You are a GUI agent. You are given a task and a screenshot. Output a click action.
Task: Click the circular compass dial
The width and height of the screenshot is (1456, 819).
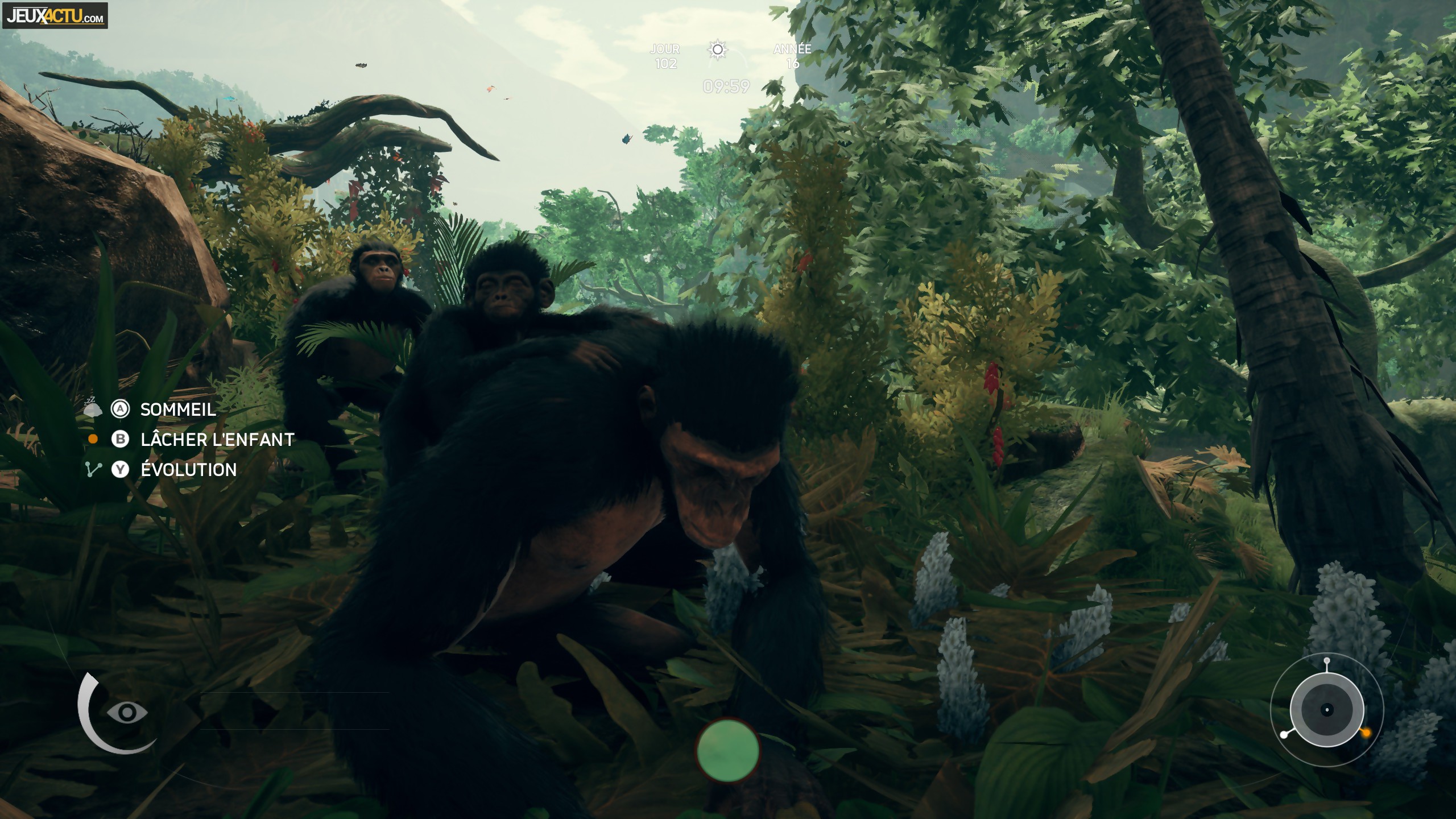(1327, 709)
